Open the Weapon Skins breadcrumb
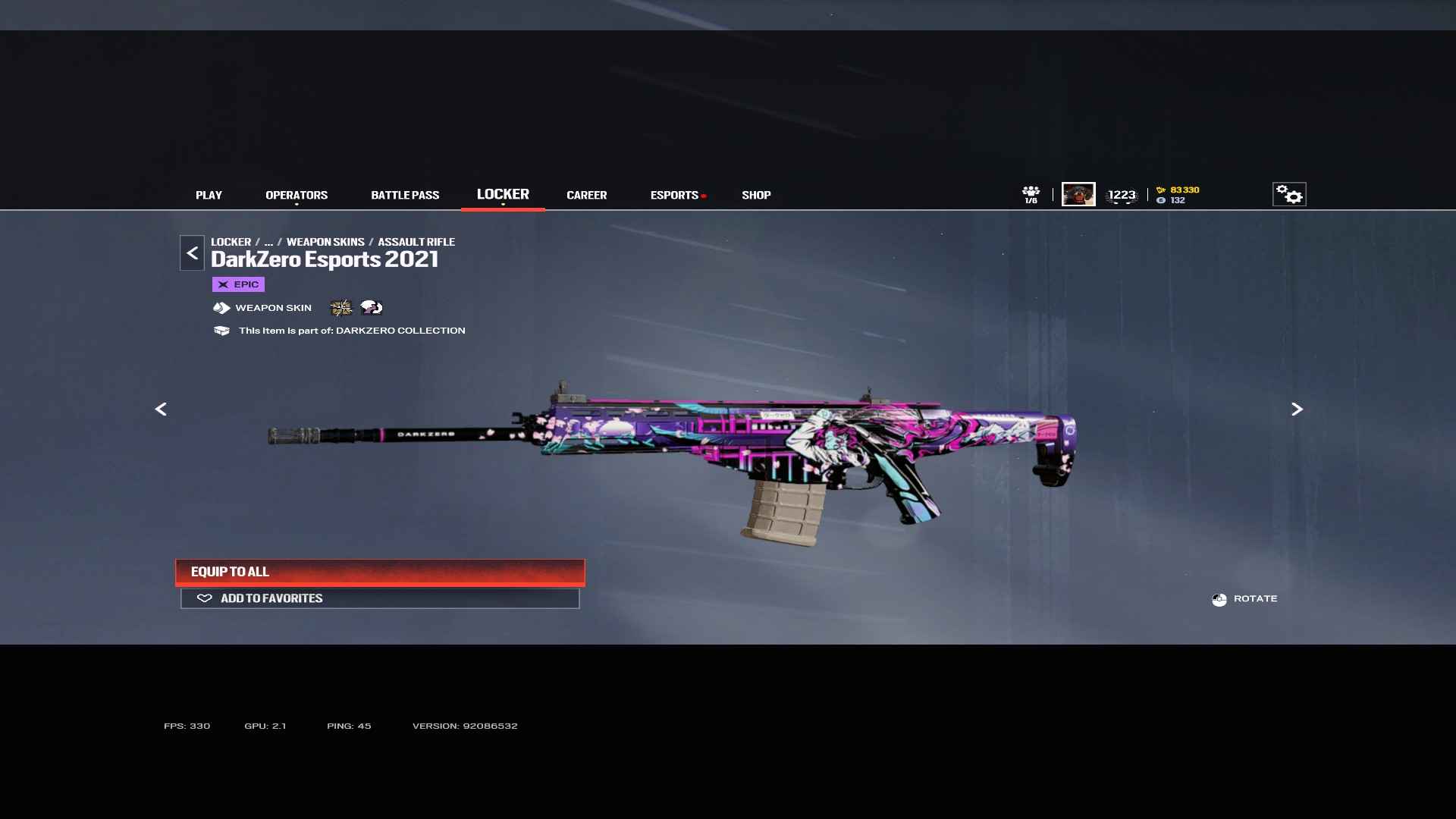The width and height of the screenshot is (1456, 819). [325, 242]
